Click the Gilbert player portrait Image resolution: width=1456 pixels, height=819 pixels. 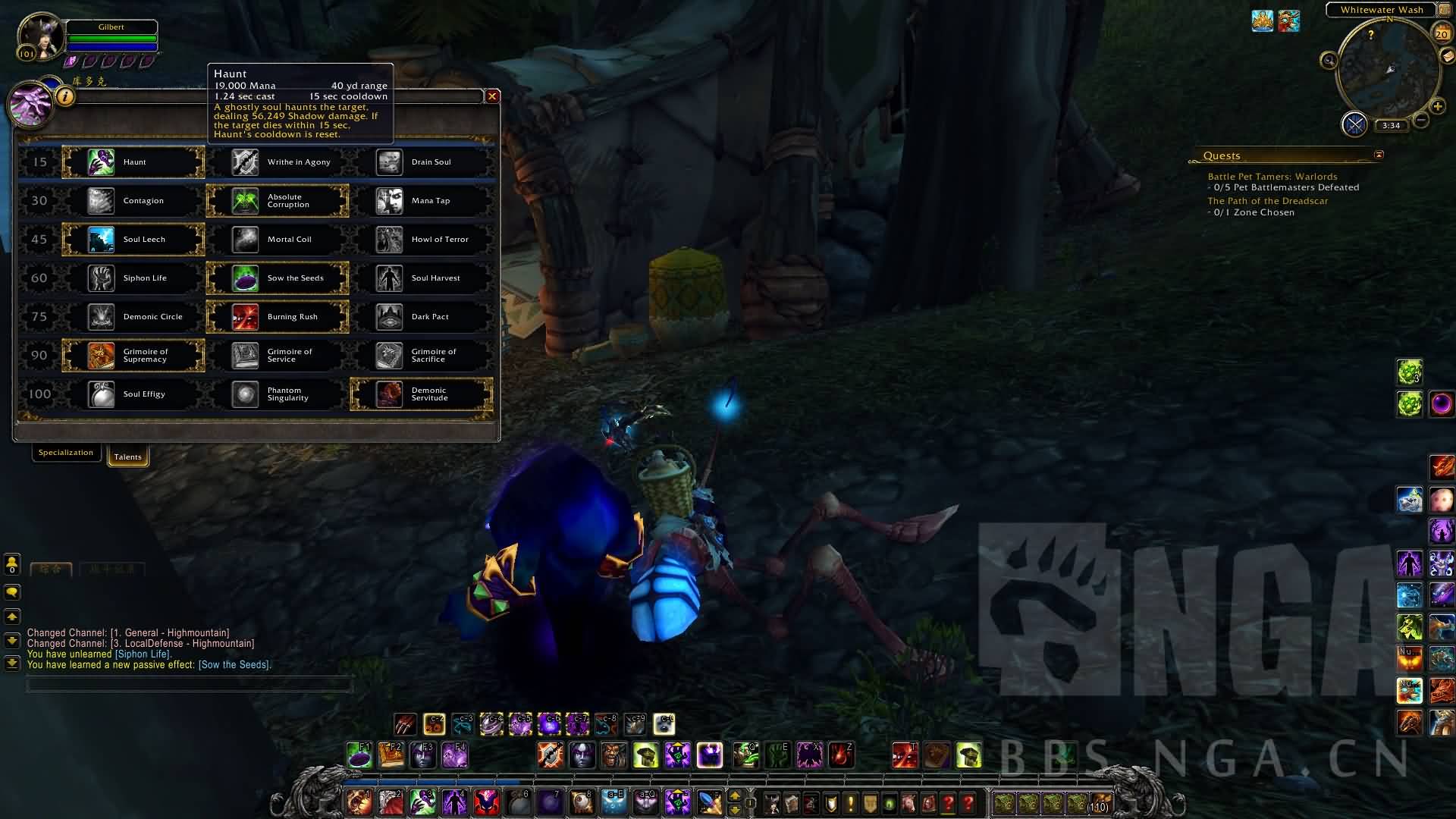[41, 36]
